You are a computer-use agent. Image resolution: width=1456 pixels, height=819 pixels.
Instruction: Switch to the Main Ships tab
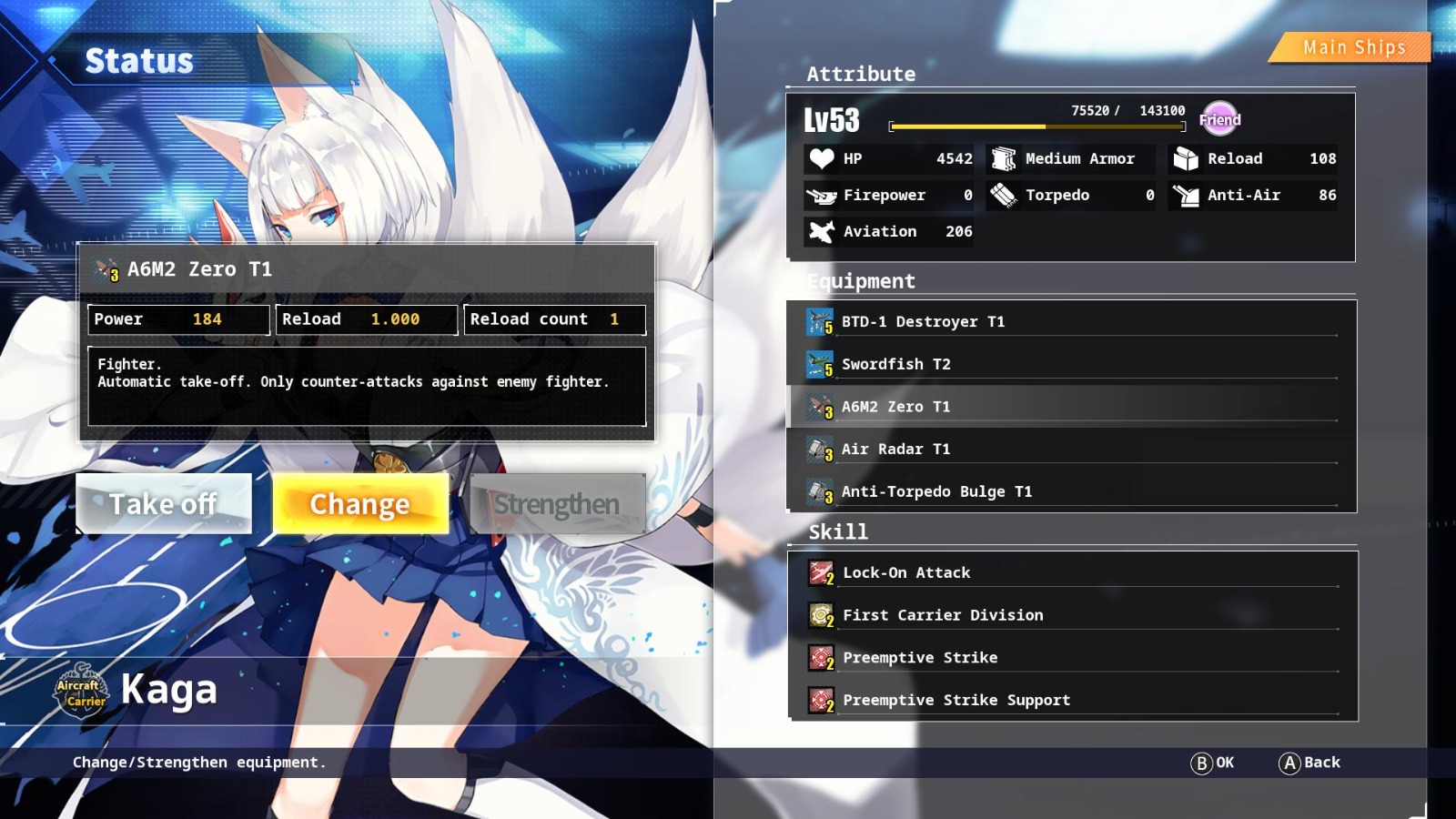pos(1352,46)
